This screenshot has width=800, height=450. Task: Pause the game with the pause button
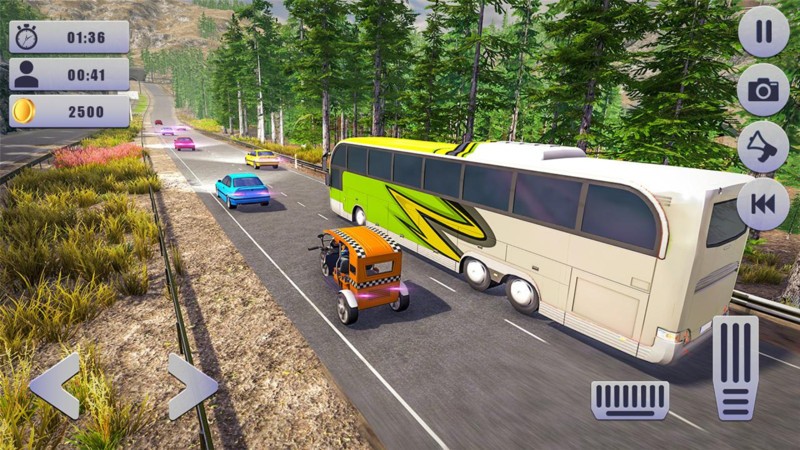(x=763, y=32)
